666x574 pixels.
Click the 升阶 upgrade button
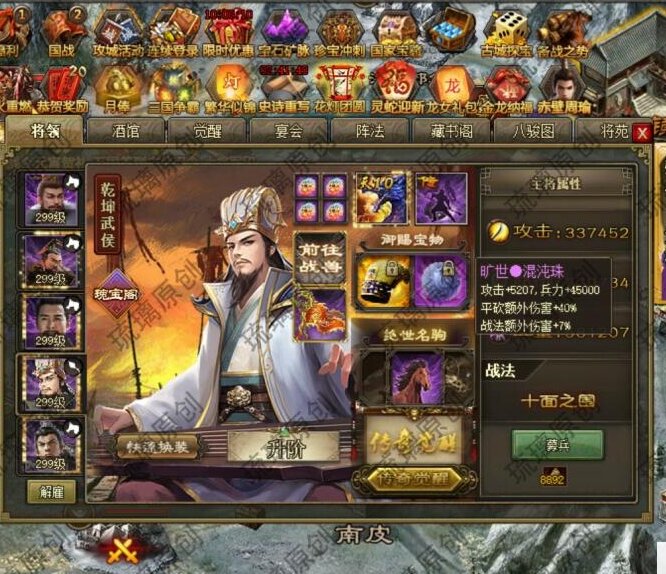[273, 444]
